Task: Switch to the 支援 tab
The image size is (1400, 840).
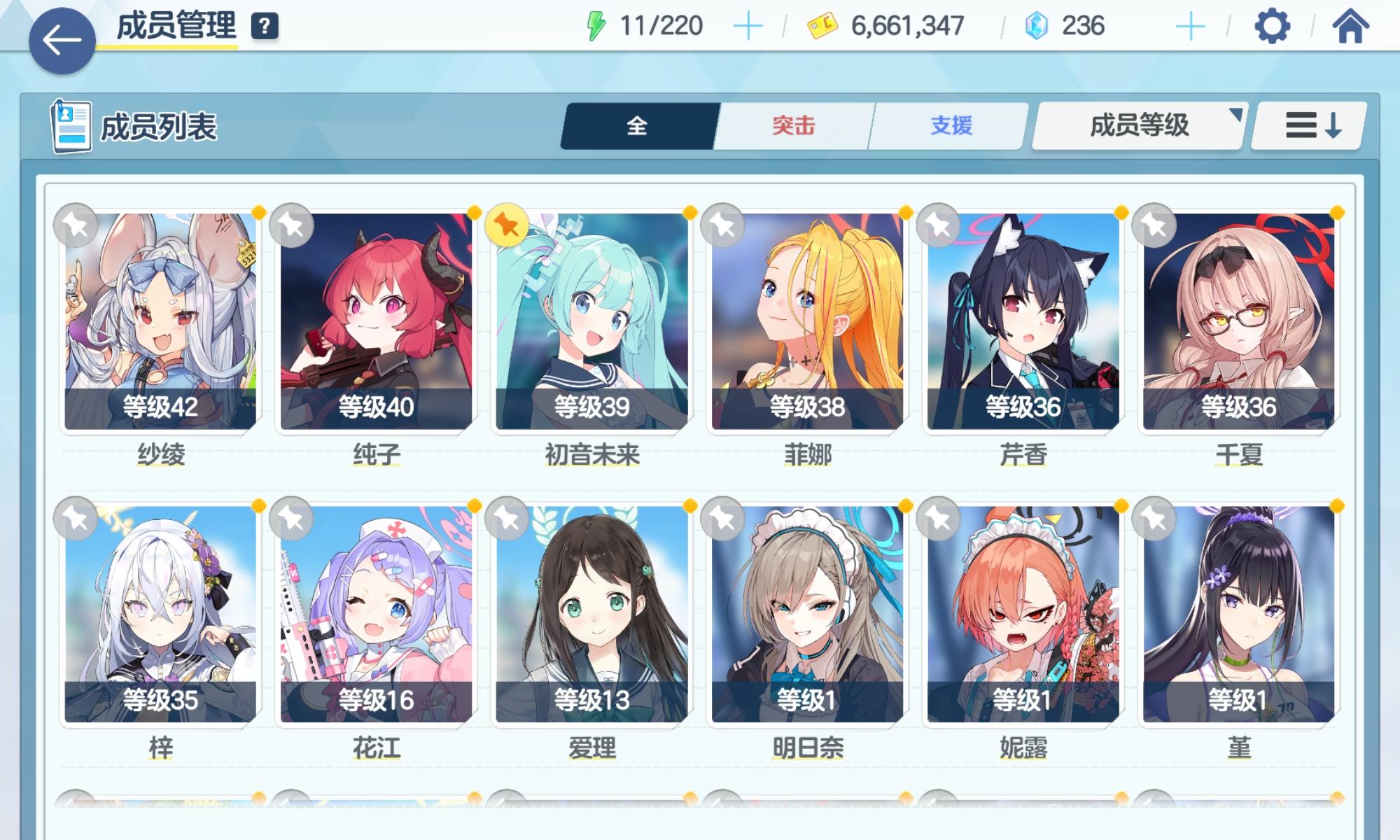Action: click(x=951, y=126)
